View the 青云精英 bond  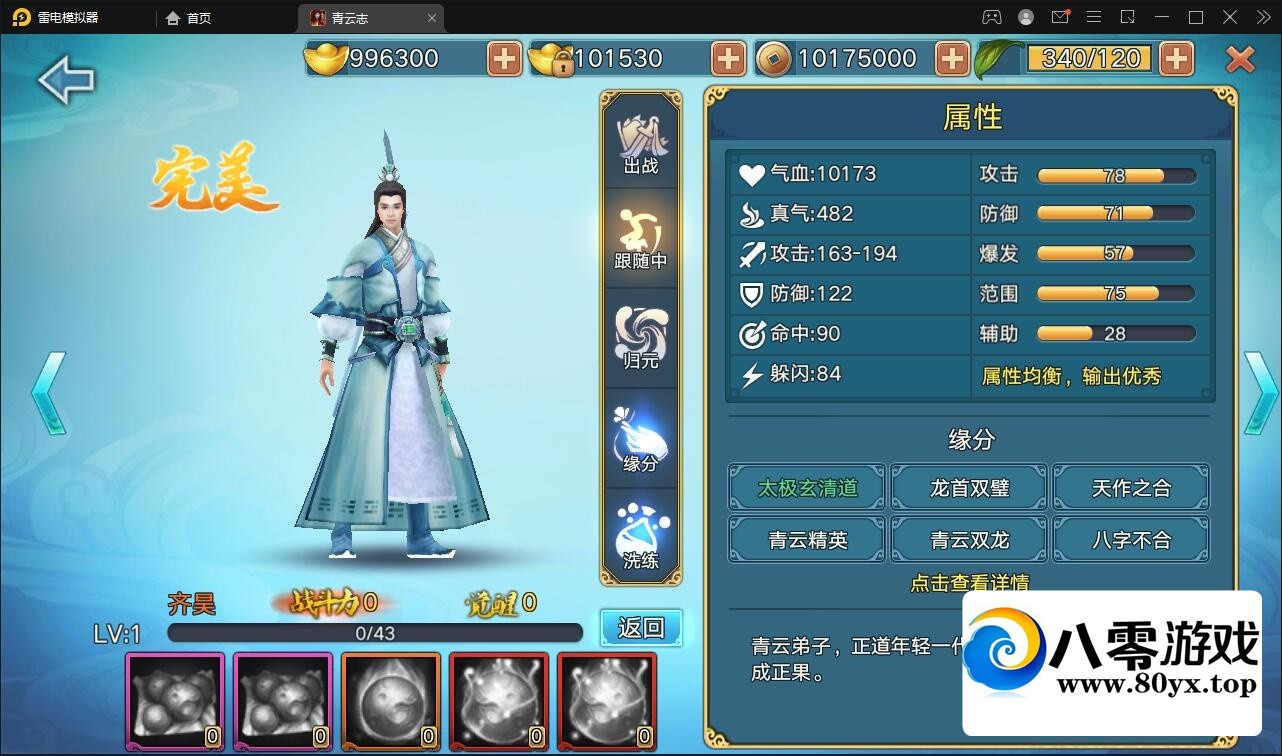pyautogui.click(x=807, y=540)
